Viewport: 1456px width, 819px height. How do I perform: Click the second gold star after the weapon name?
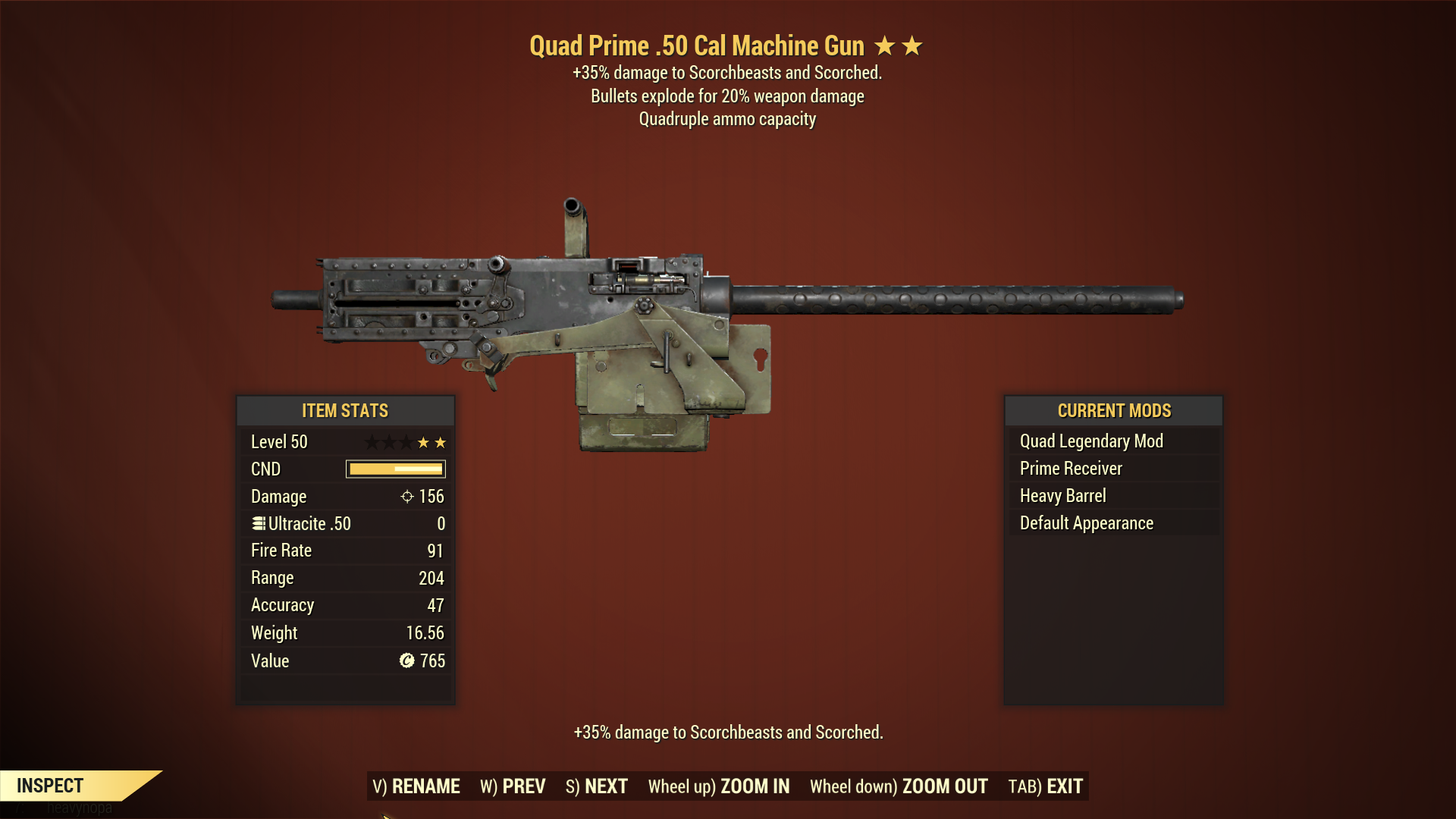(x=912, y=45)
